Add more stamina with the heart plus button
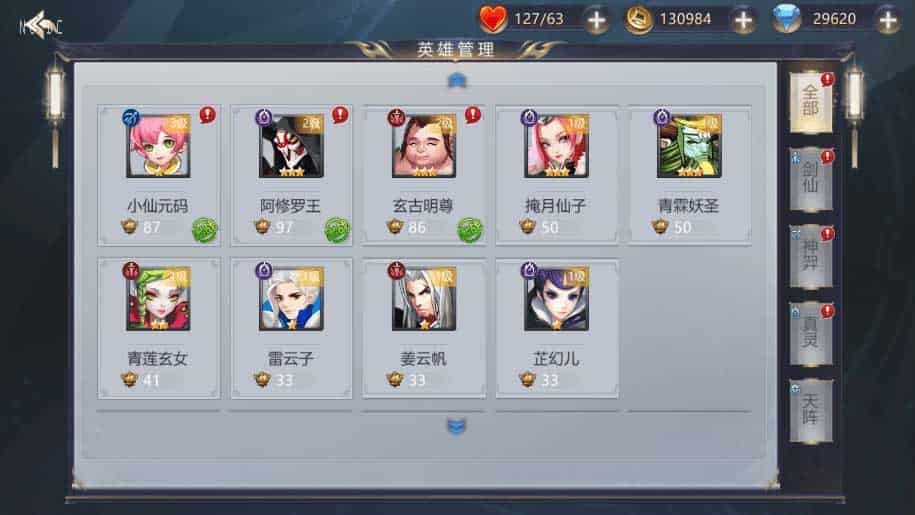The width and height of the screenshot is (915, 515). point(596,19)
